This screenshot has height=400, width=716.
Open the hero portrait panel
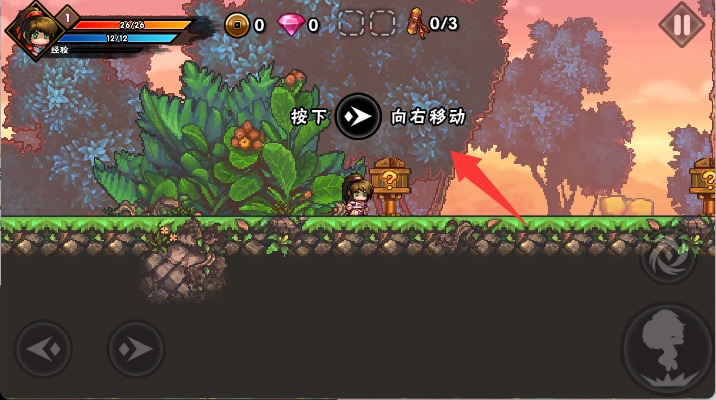click(33, 28)
